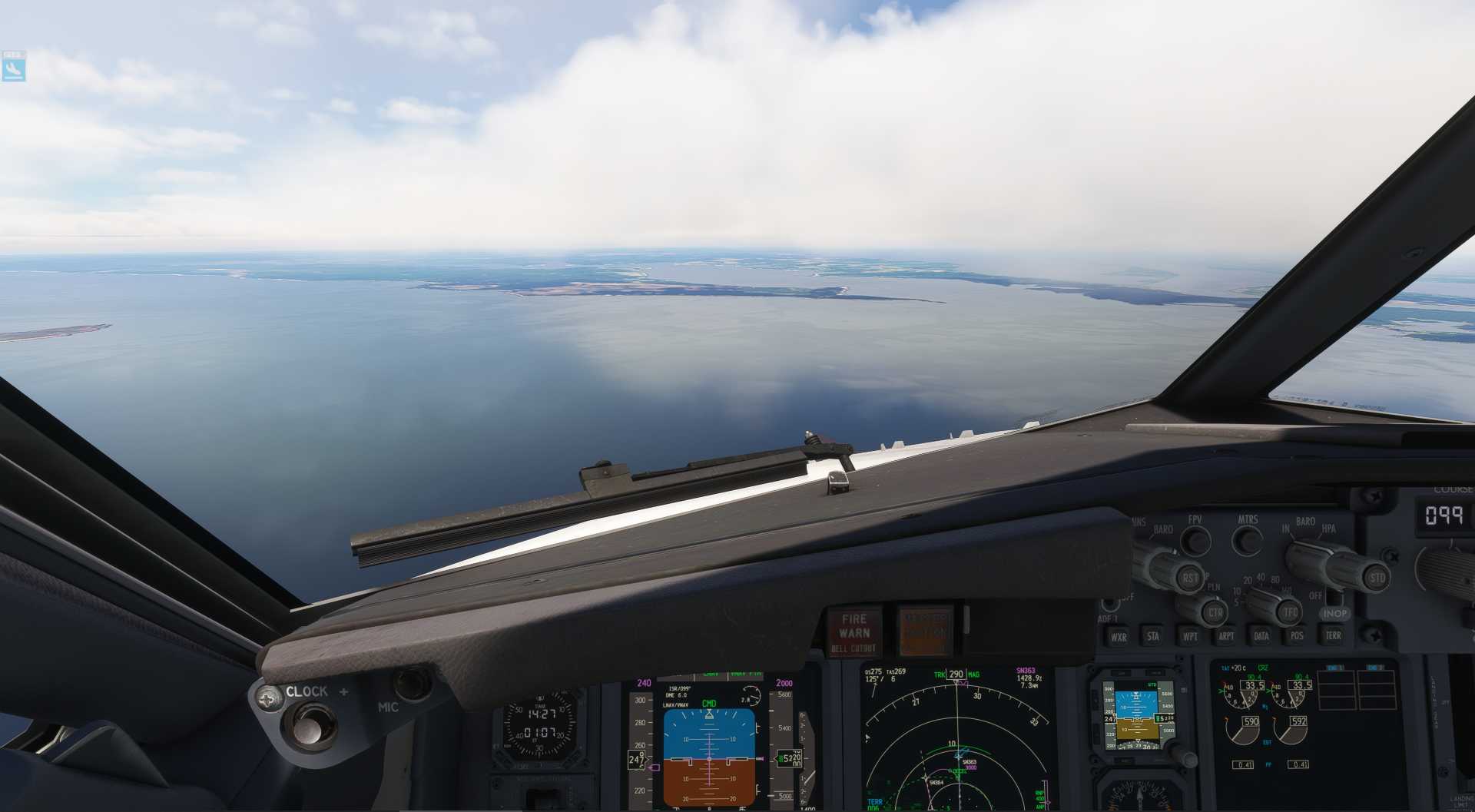Toggle the DATA map button
The width and height of the screenshot is (1475, 812).
click(1261, 636)
